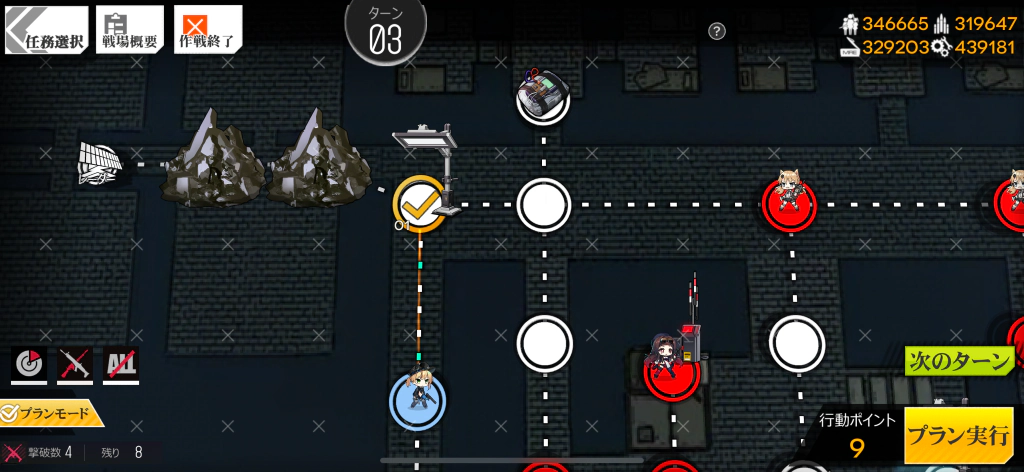This screenshot has width=1024, height=472.
Task: End the operation with 作戦終了
Action: click(207, 28)
